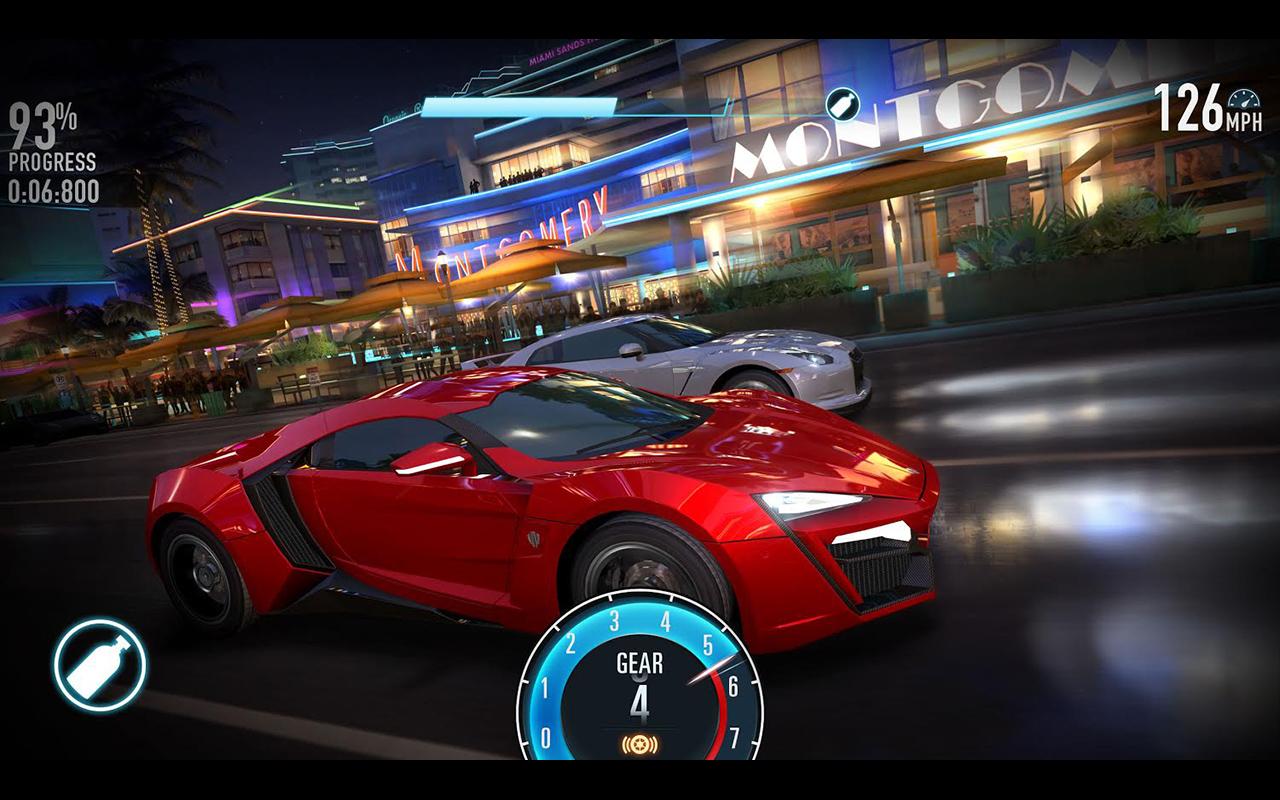Screen dimensions: 1280x800
Task: Click the bullet-shaped nitro marker on top bar
Action: tap(843, 103)
